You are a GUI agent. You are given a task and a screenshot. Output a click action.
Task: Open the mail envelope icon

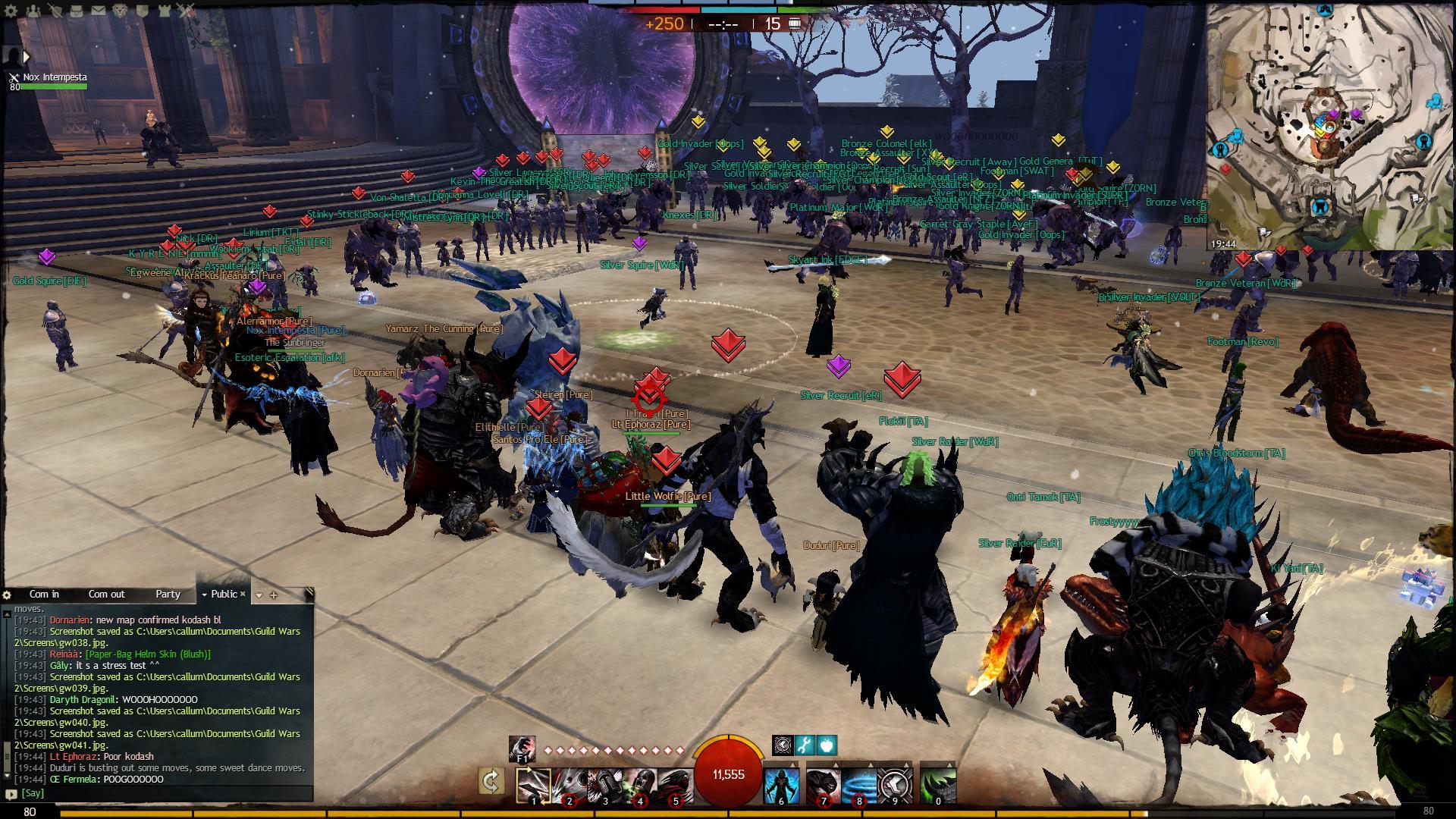[99, 10]
